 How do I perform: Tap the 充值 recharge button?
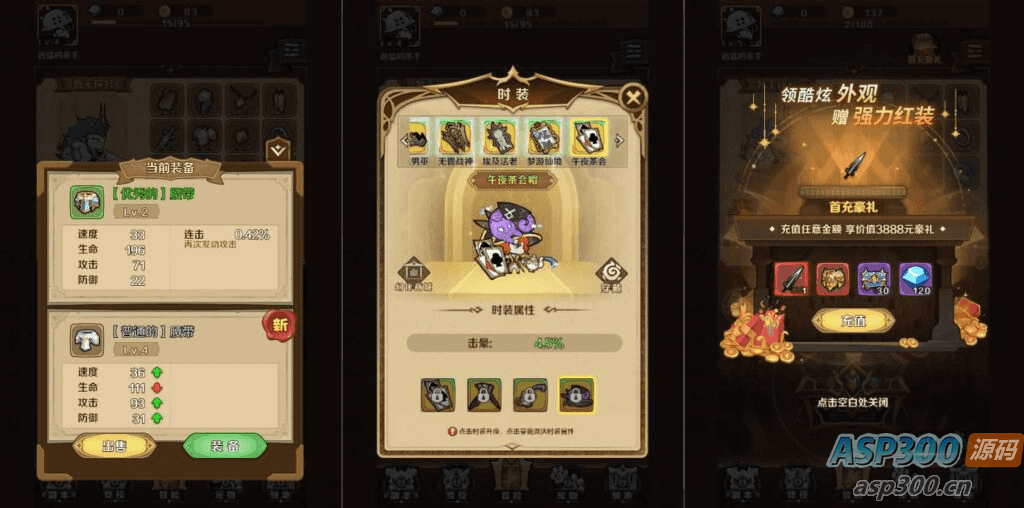click(x=853, y=321)
